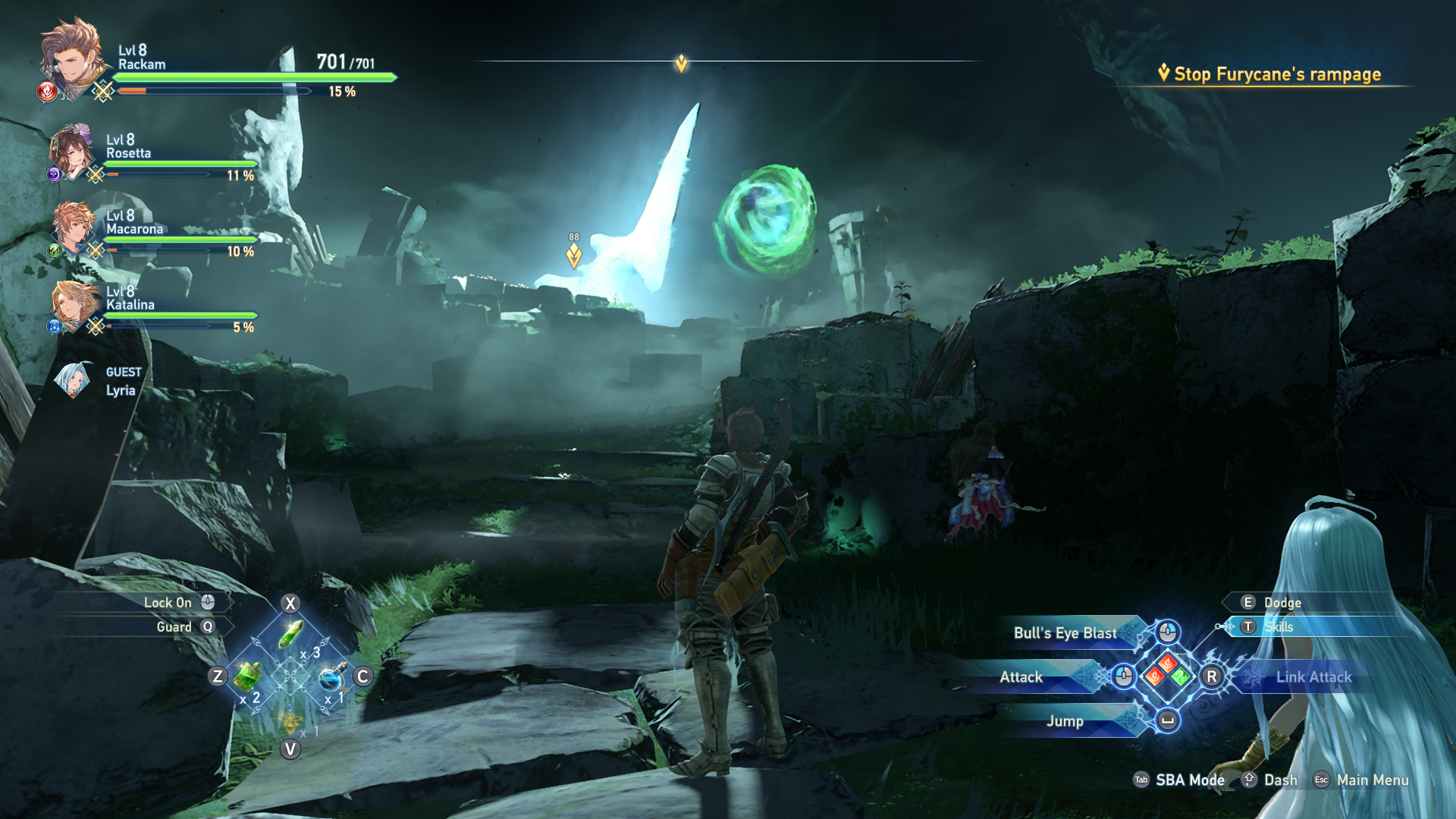Activate the green wind skill icon
The image size is (1456, 819).
pos(1181,675)
